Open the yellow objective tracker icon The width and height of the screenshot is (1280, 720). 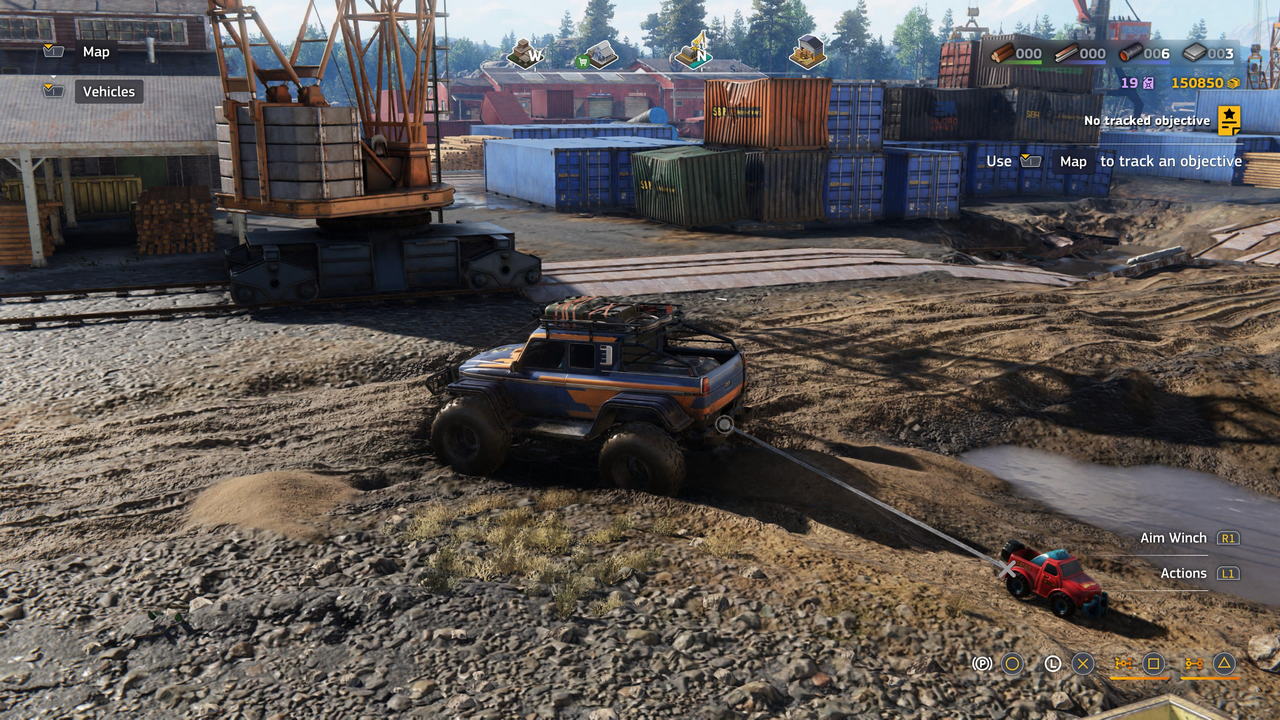click(x=1229, y=120)
